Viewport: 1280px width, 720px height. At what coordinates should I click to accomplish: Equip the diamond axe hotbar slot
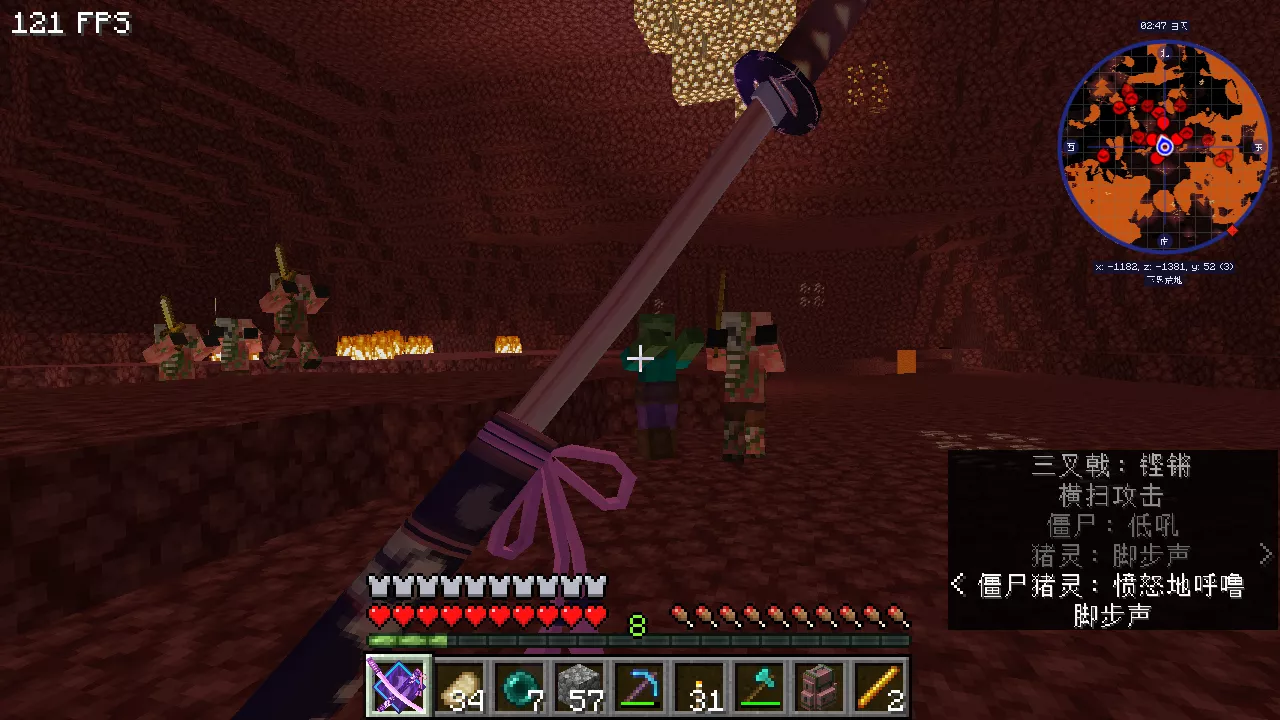click(x=760, y=687)
